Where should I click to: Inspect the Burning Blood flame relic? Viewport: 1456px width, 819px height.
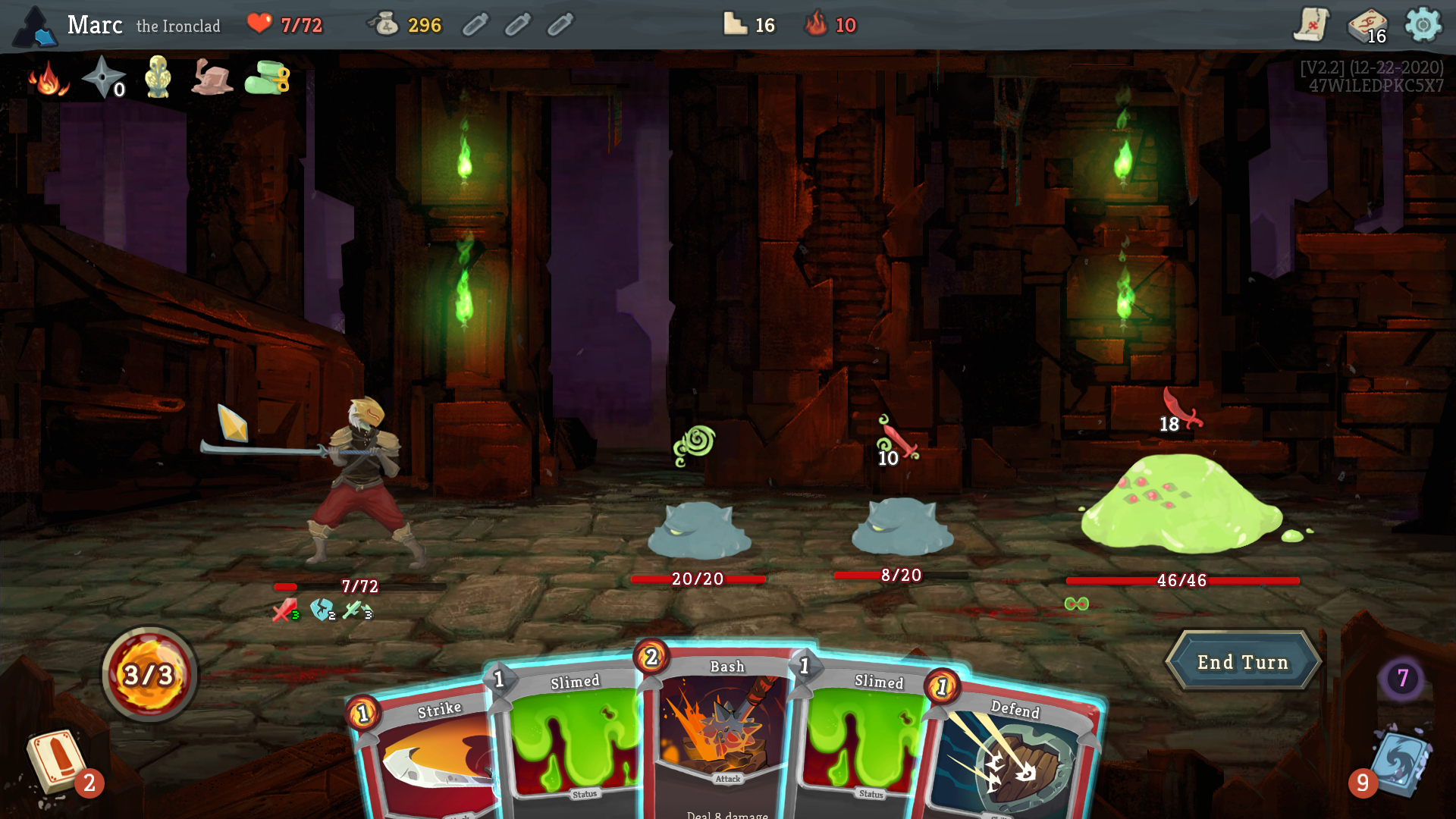(x=48, y=78)
